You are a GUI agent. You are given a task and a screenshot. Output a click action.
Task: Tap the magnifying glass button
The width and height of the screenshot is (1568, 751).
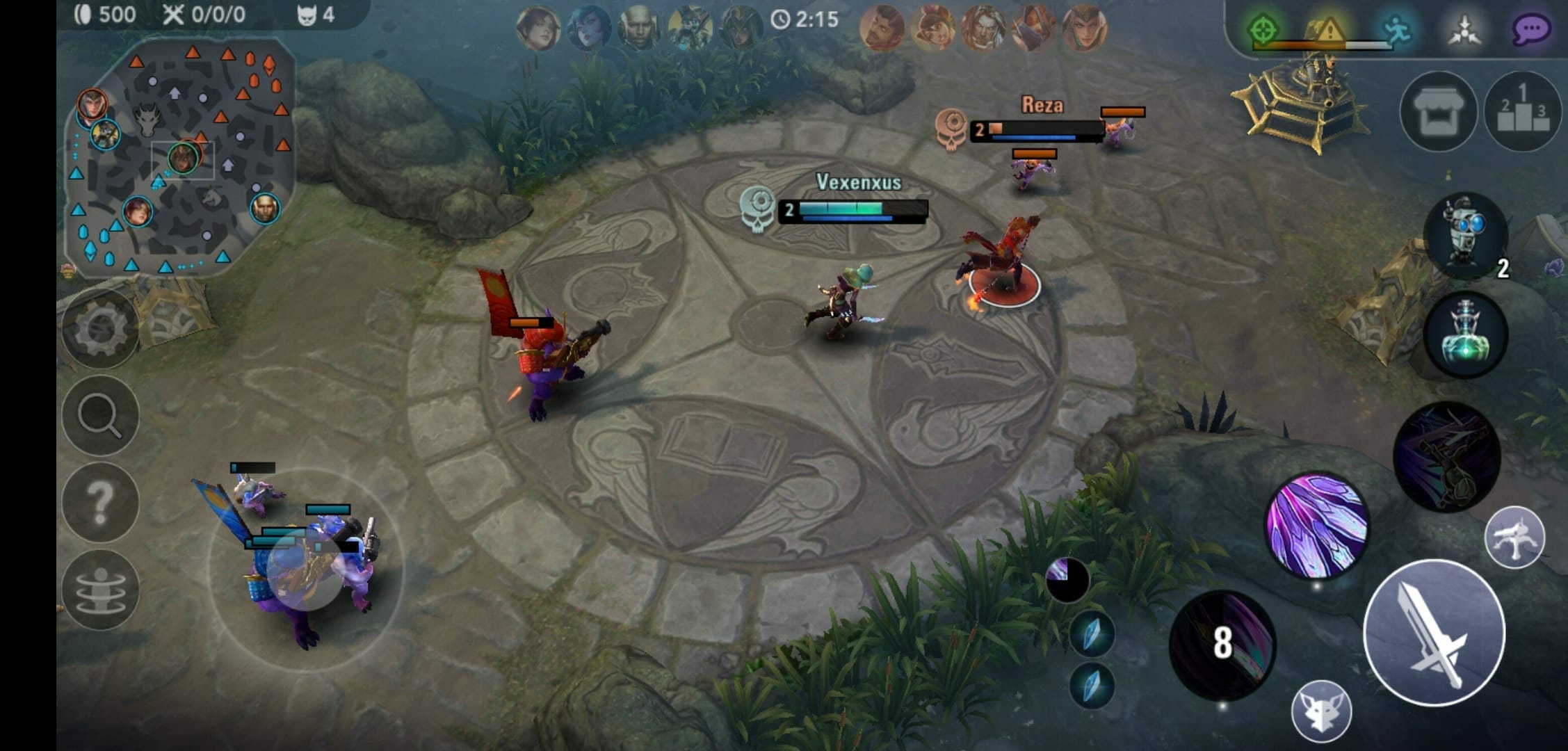point(100,416)
